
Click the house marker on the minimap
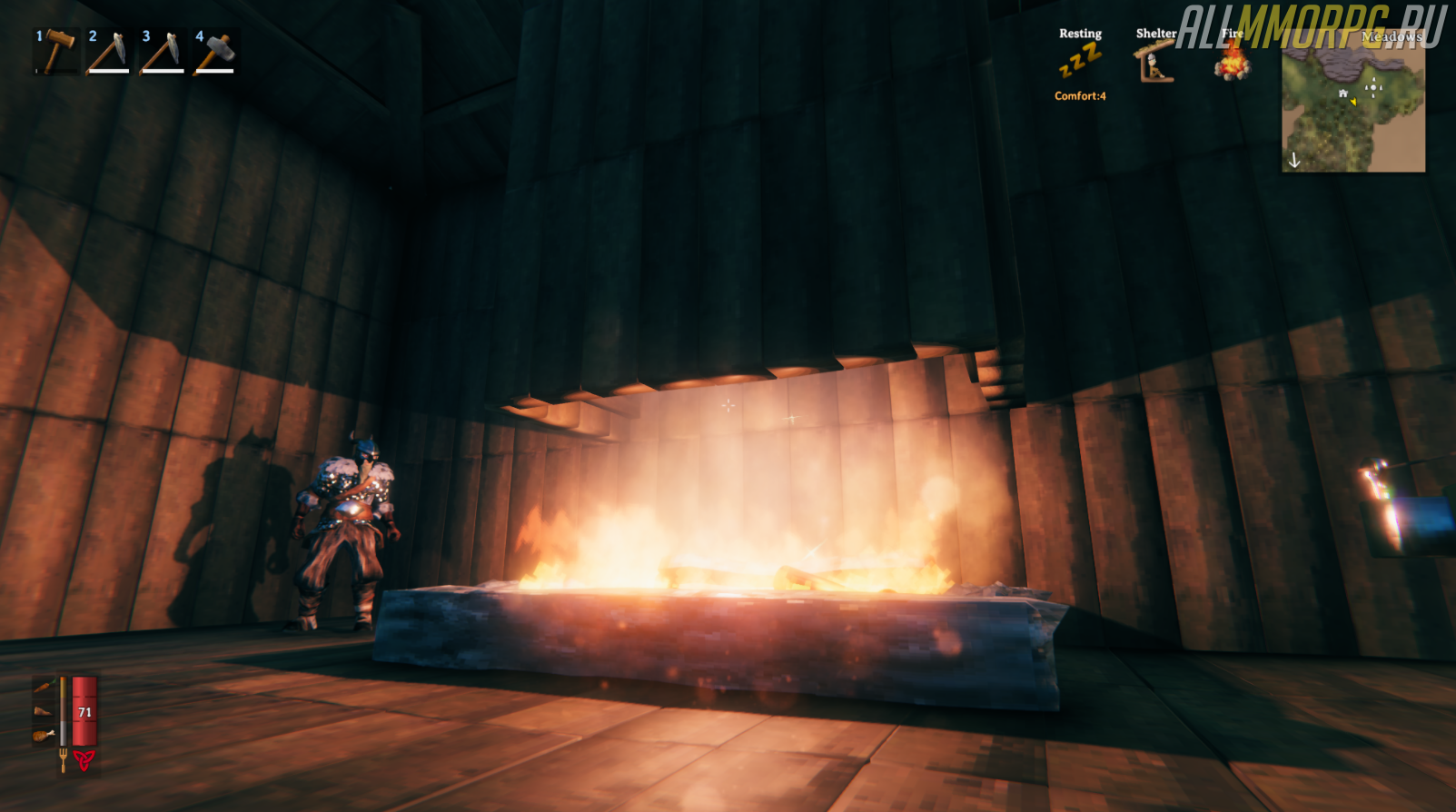click(1342, 94)
